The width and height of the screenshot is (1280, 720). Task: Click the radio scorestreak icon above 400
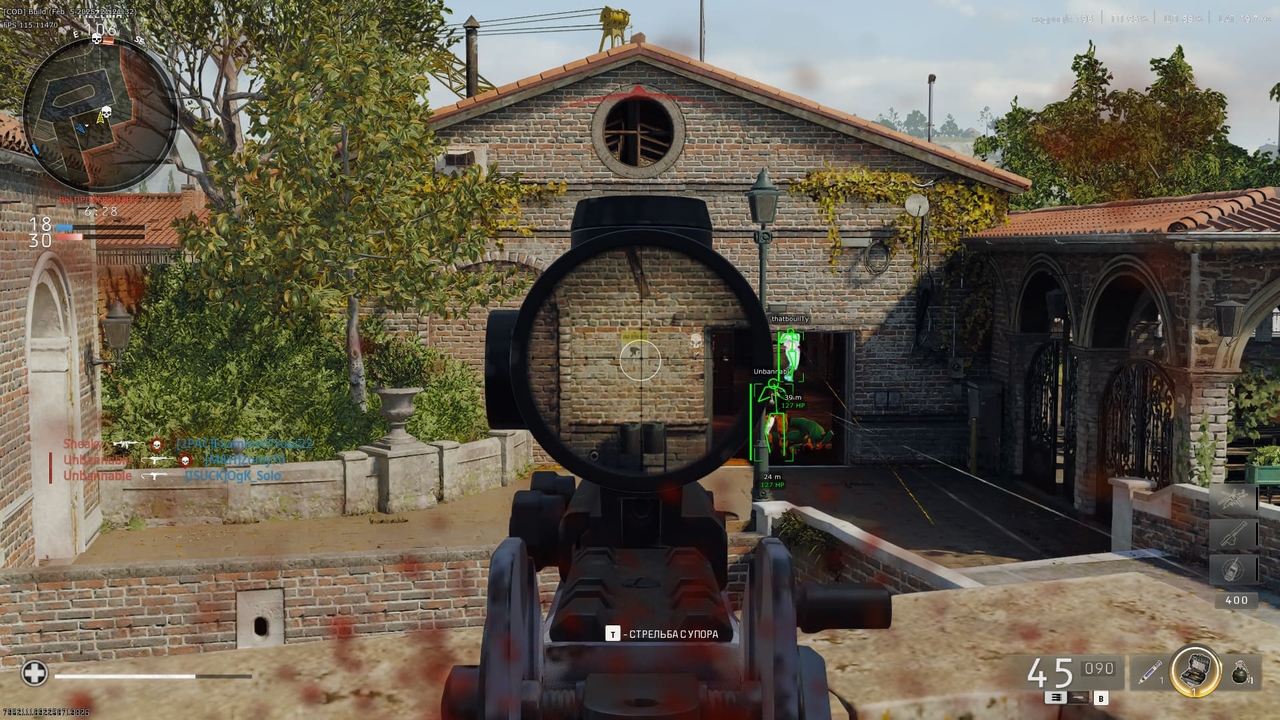1234,568
